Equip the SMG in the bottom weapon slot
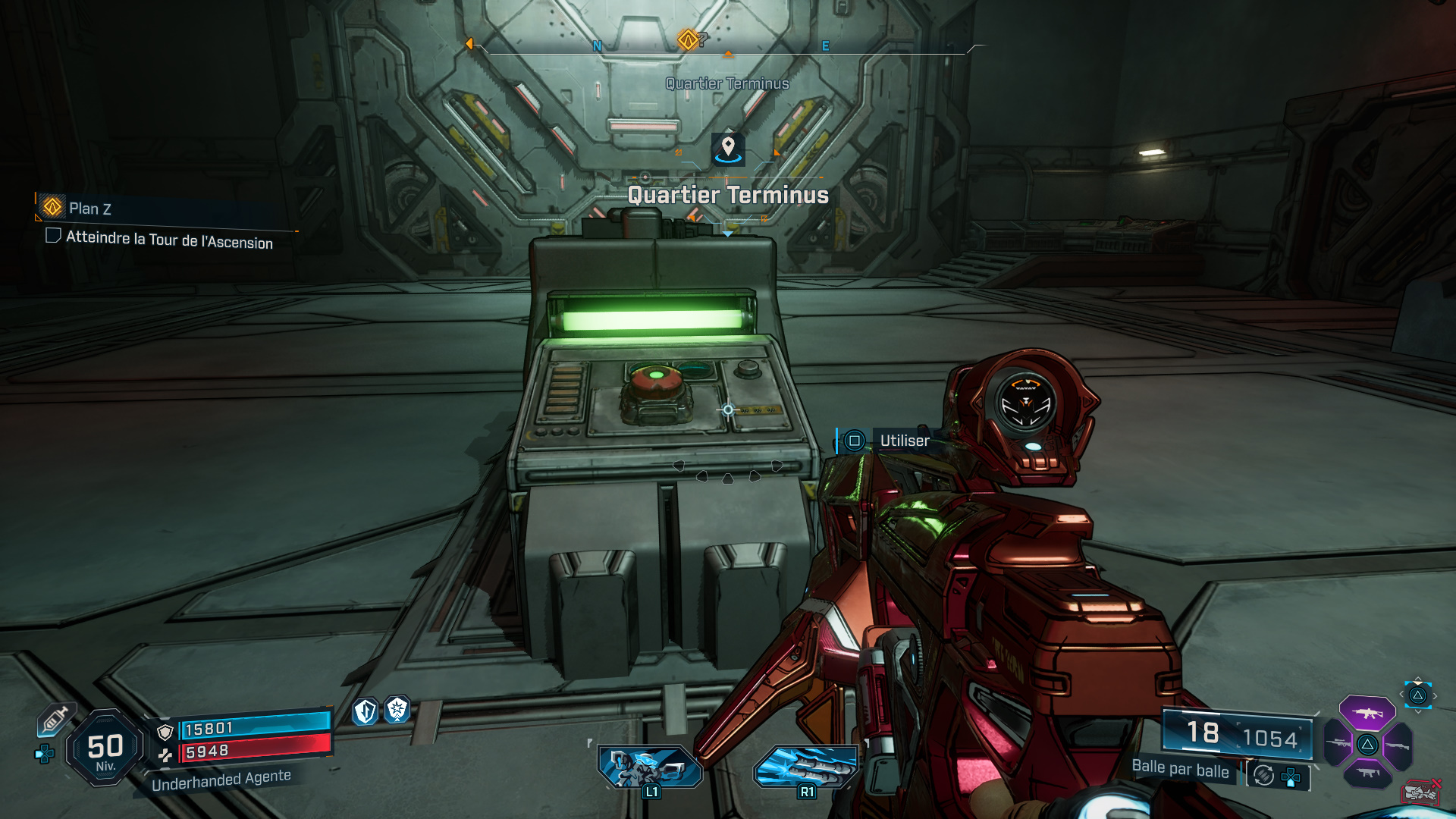This screenshot has height=819, width=1456. pyautogui.click(x=1367, y=773)
